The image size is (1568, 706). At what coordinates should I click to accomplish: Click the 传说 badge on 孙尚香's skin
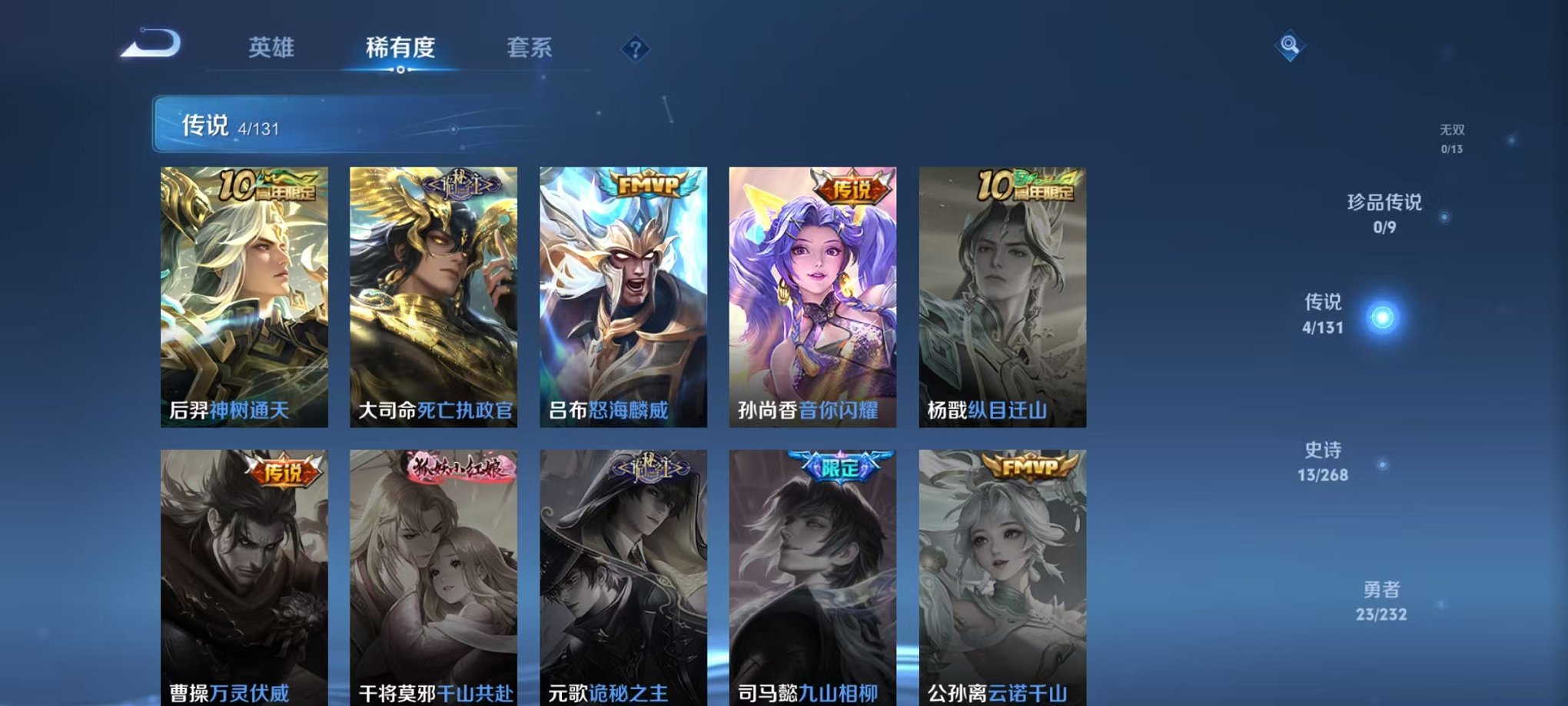pyautogui.click(x=853, y=187)
